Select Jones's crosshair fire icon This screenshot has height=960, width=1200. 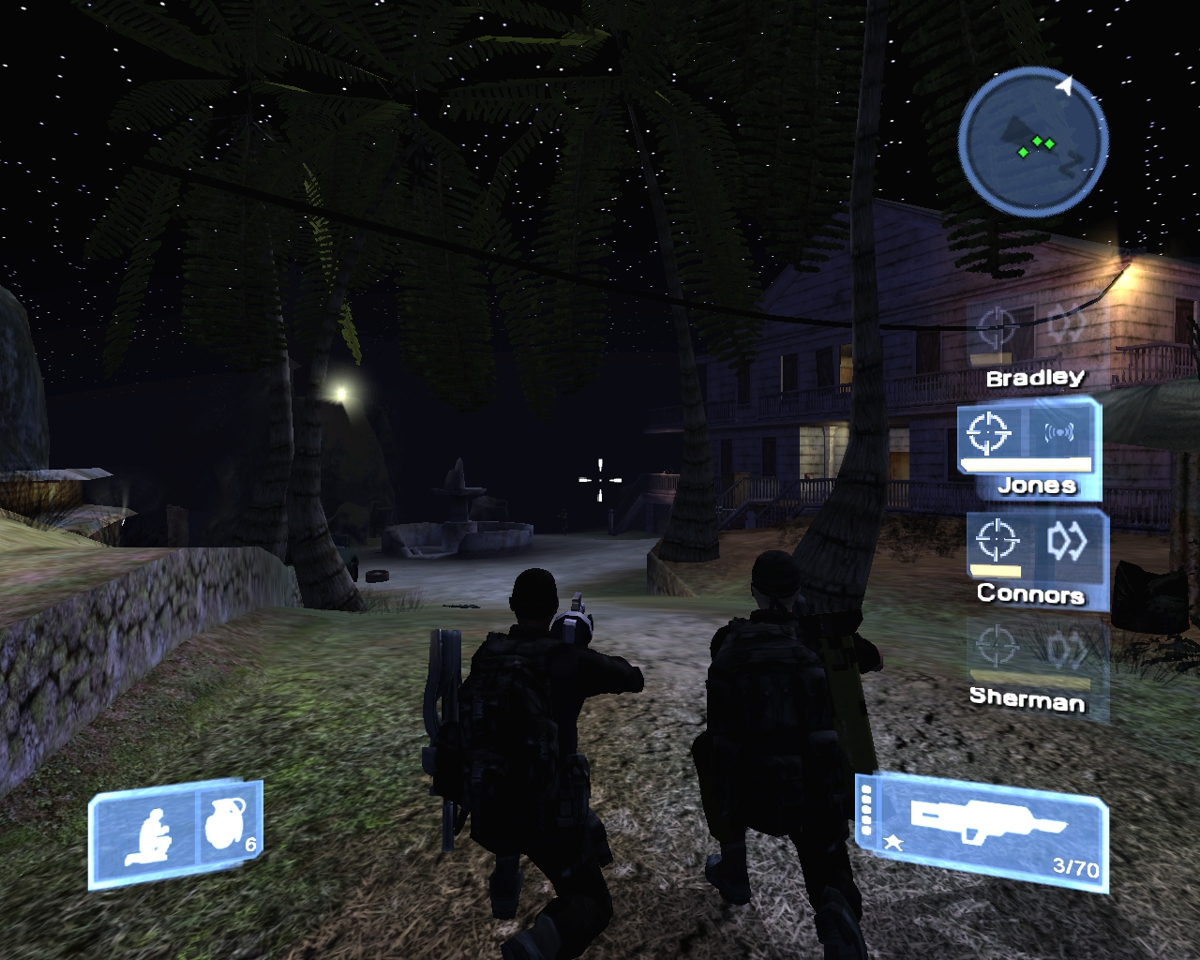click(991, 432)
